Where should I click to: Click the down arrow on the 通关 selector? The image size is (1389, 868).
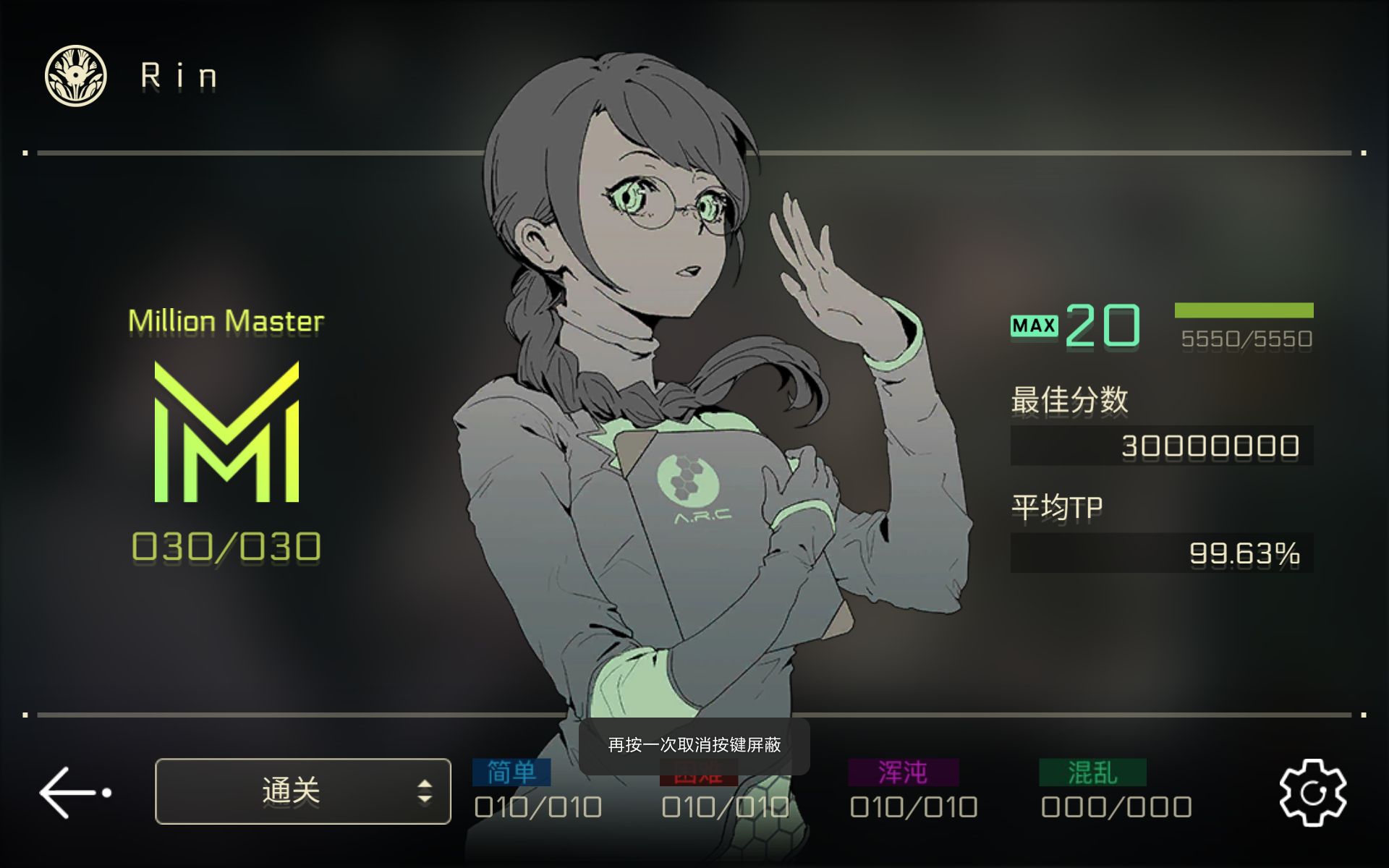(x=426, y=799)
